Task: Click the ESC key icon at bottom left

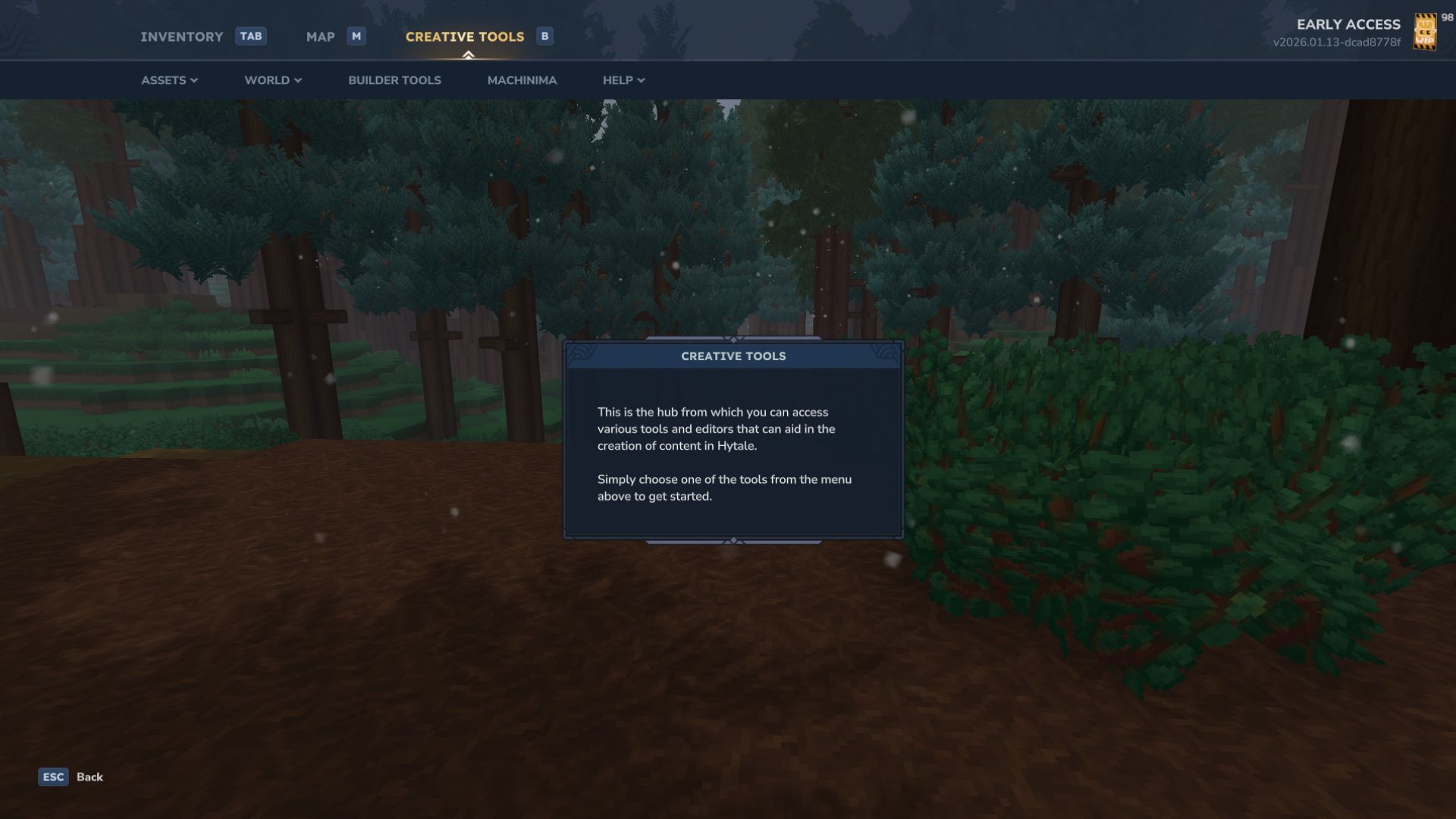Action: pos(52,777)
